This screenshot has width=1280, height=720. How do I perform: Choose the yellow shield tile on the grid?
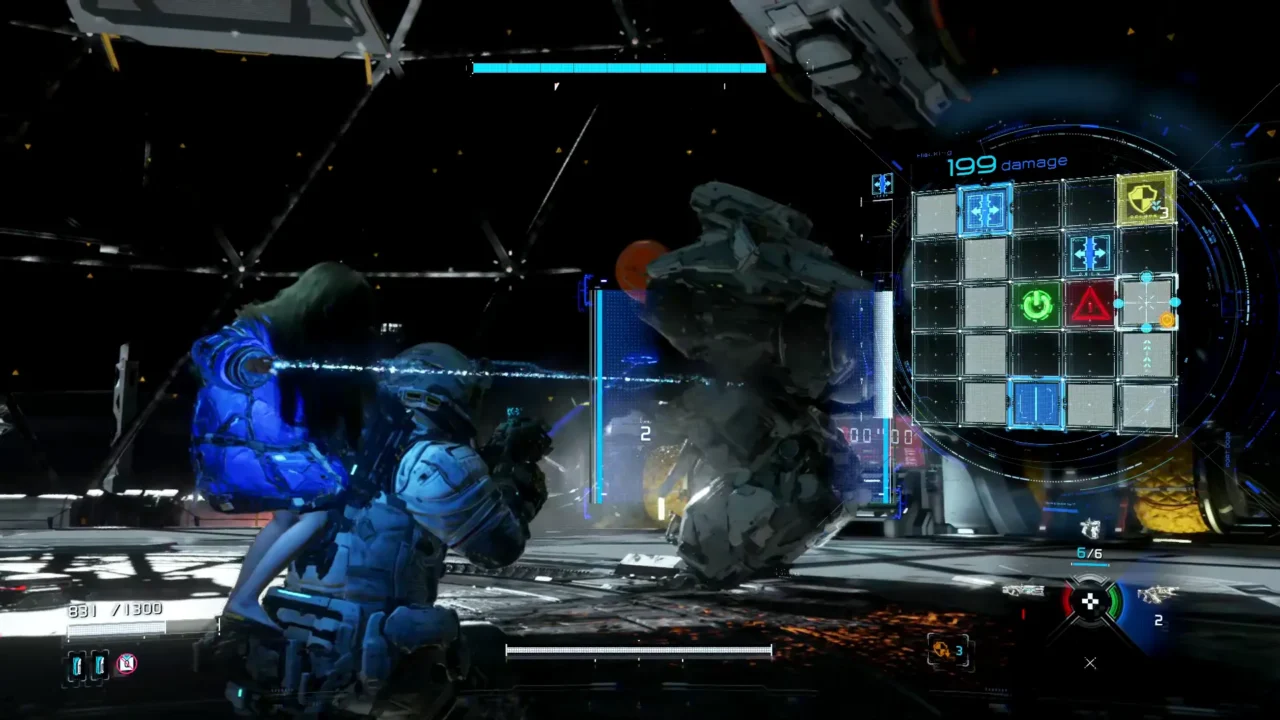click(x=1145, y=198)
